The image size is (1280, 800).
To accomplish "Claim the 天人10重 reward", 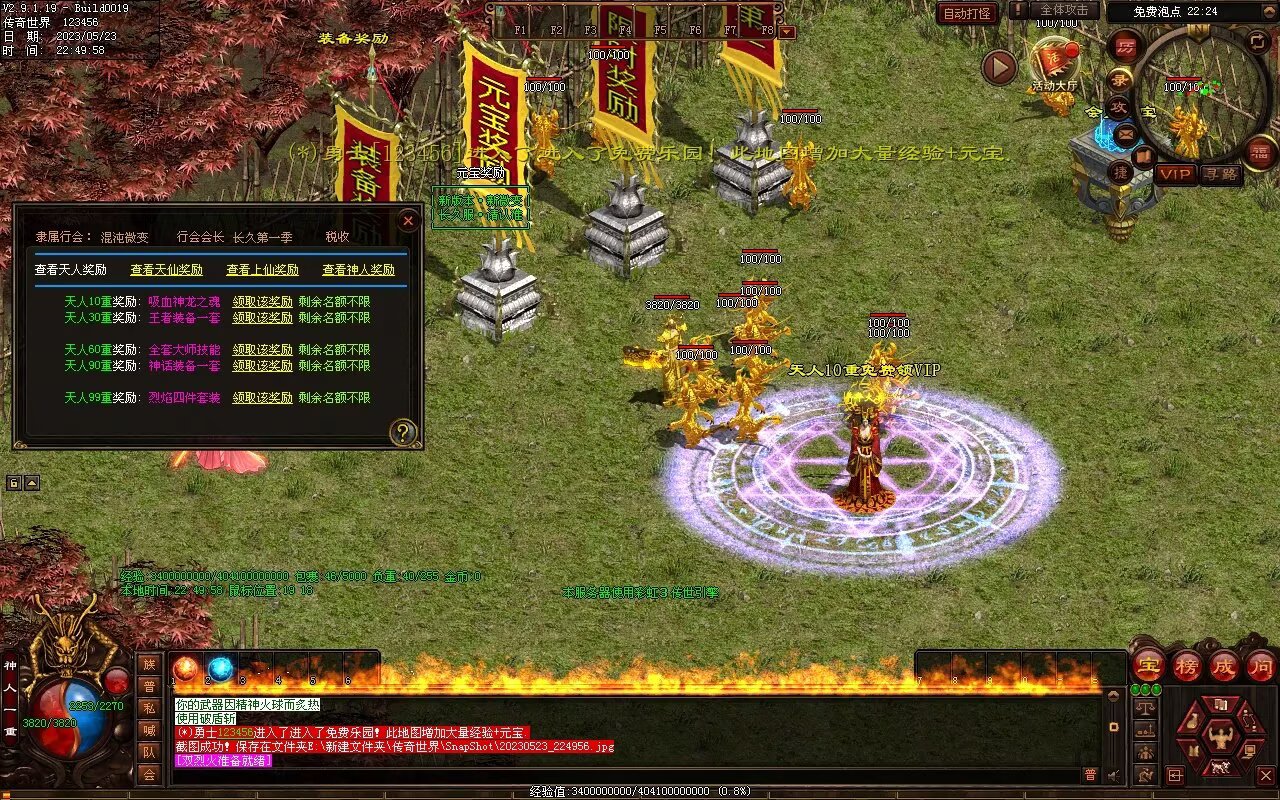I will coord(262,302).
